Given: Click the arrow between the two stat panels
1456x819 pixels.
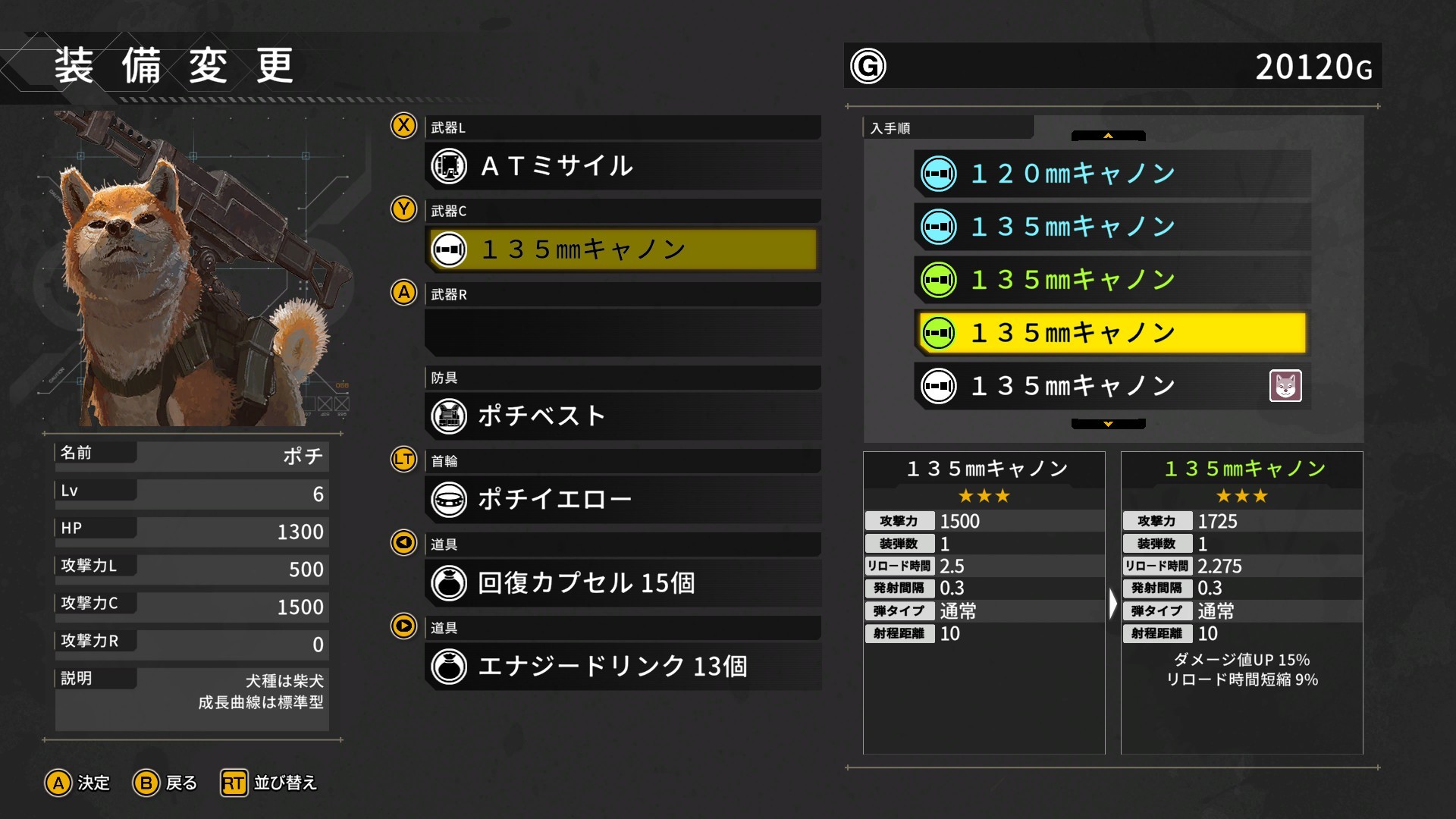Looking at the screenshot, I should click(1112, 603).
